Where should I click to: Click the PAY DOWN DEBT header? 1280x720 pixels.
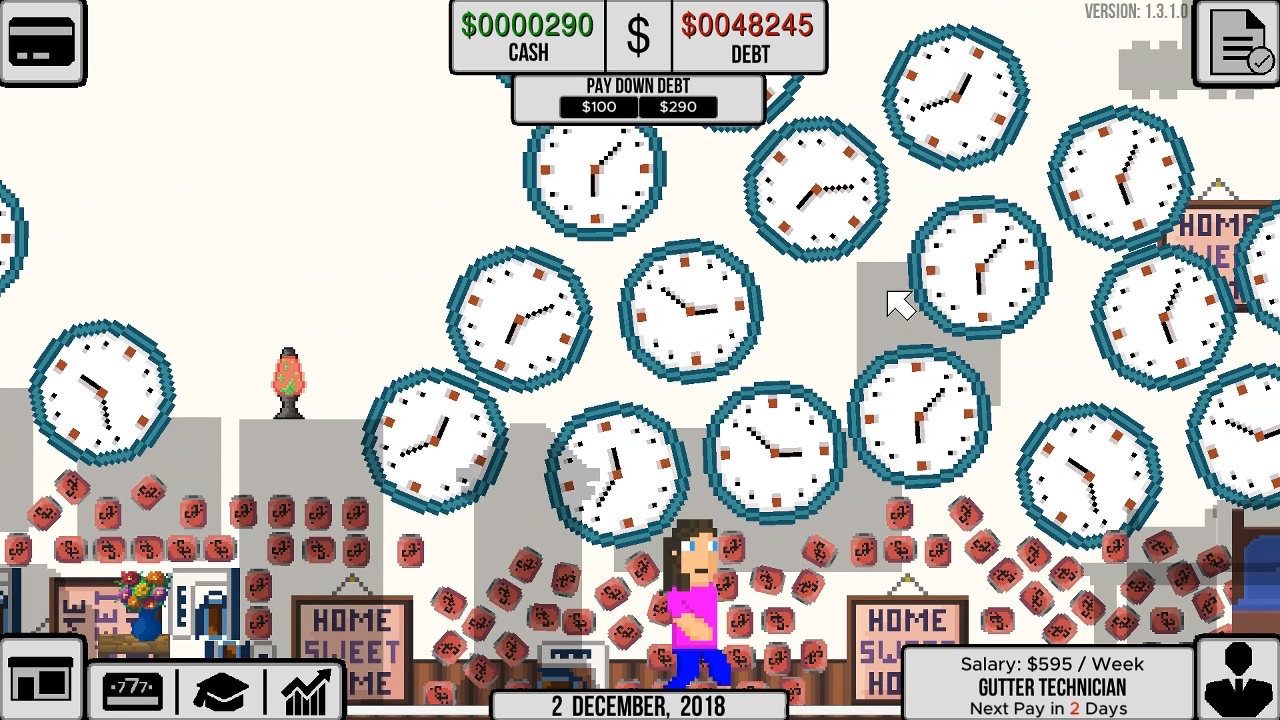tap(638, 85)
